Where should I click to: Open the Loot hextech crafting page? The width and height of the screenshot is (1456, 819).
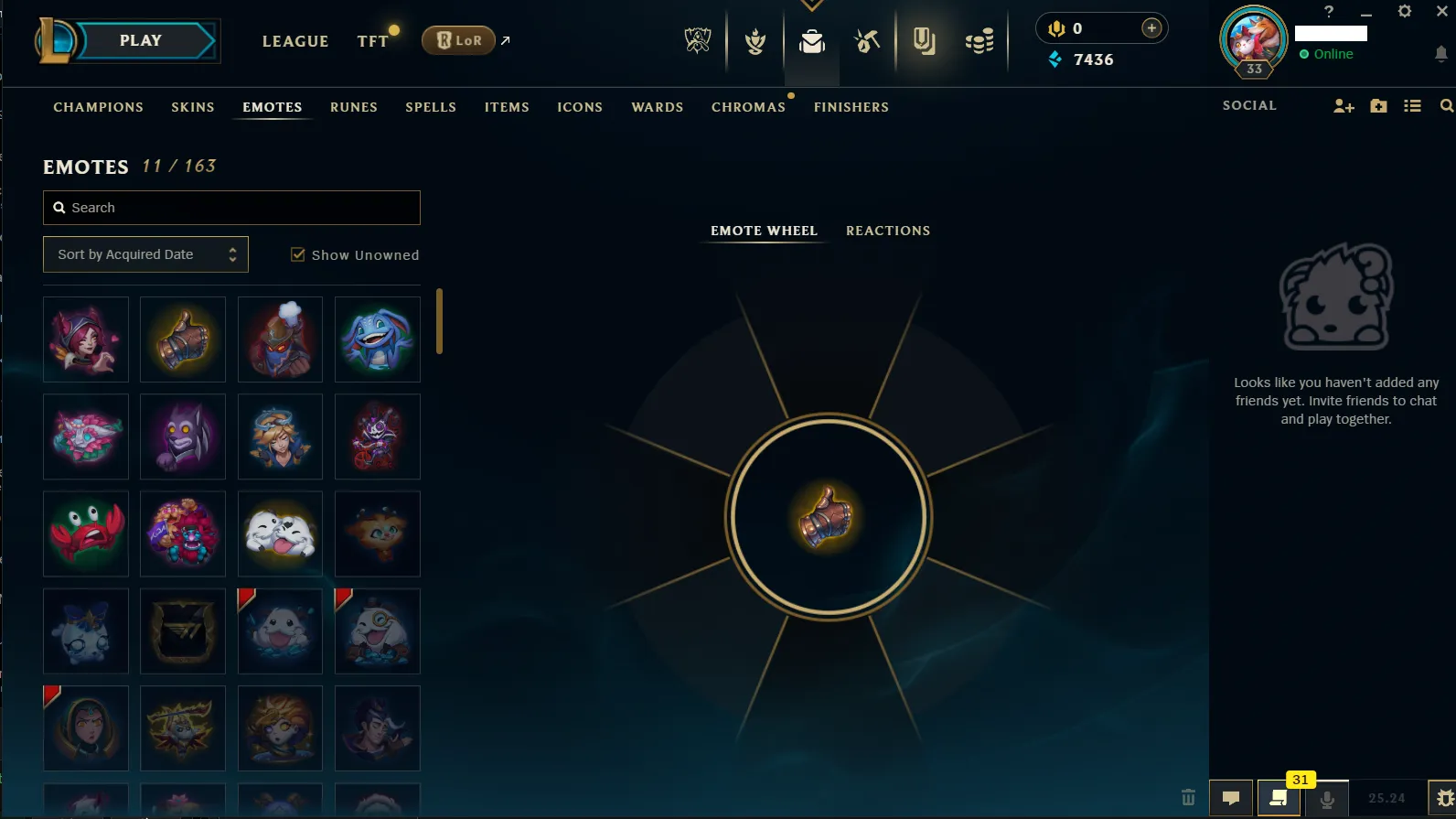866,40
